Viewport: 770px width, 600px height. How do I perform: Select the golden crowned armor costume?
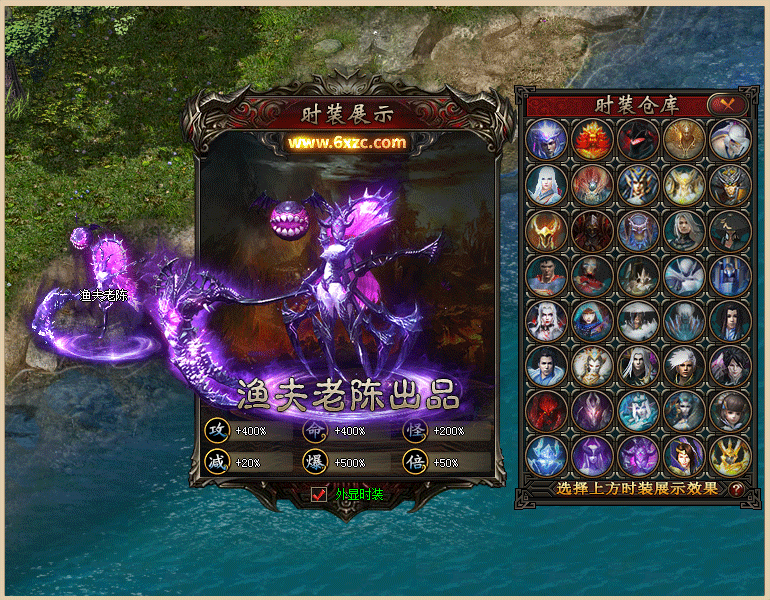click(x=730, y=456)
